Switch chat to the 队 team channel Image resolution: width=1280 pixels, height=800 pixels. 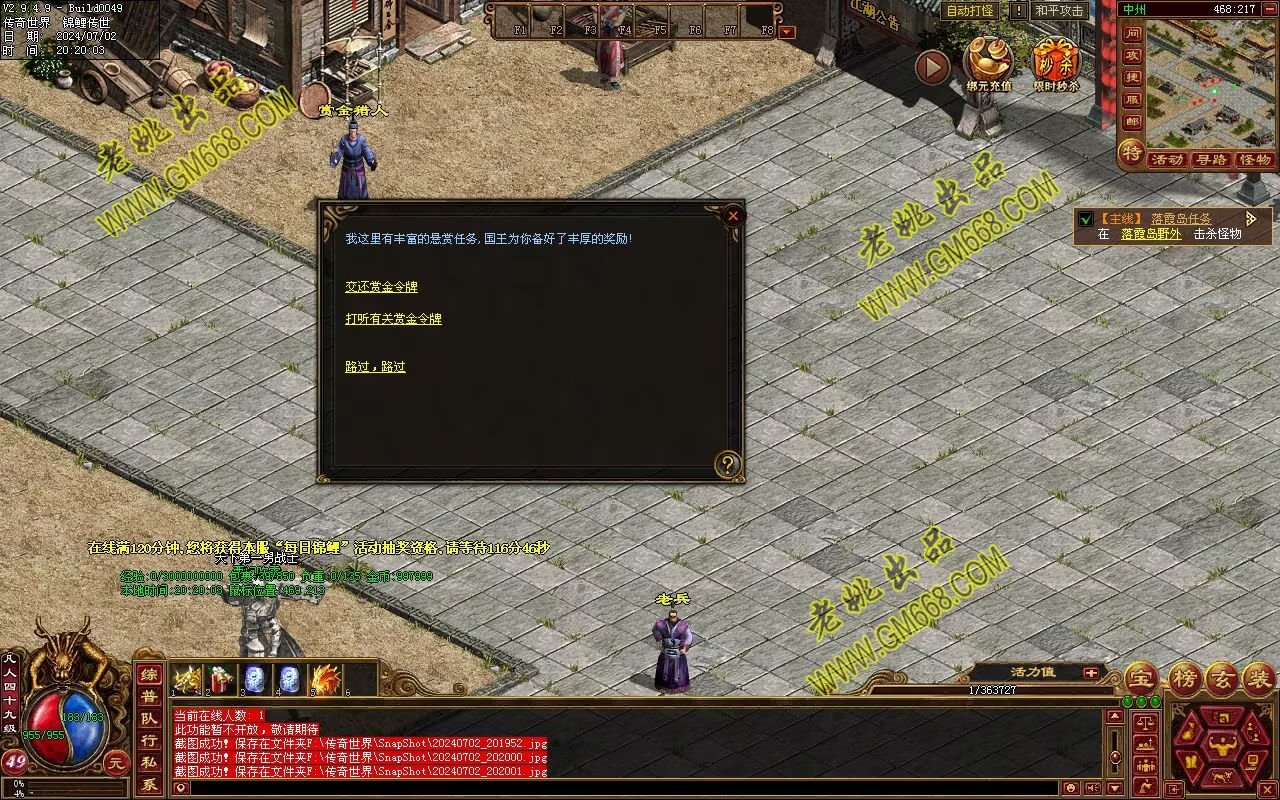coord(148,718)
